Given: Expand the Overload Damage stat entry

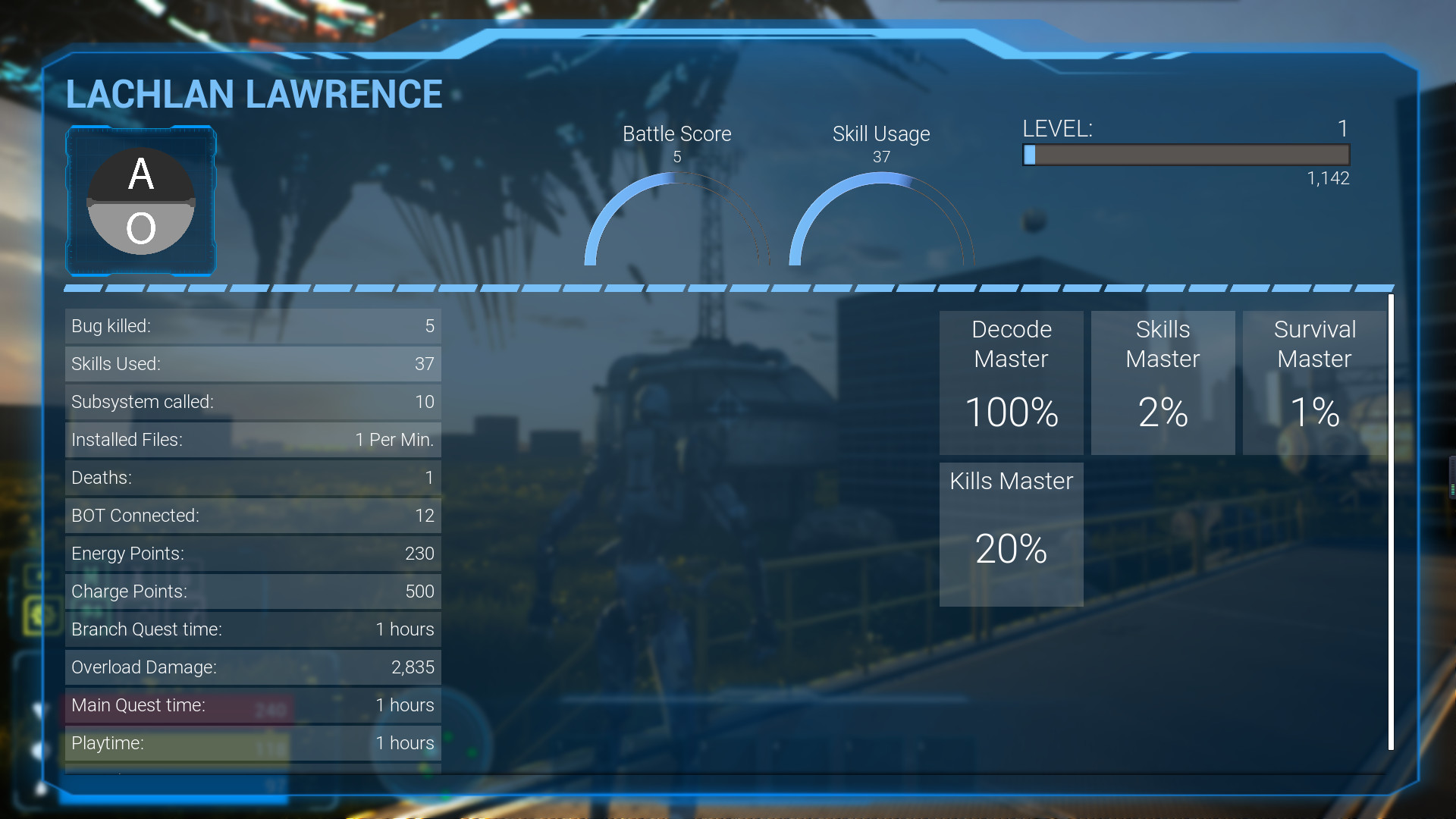Looking at the screenshot, I should (x=253, y=667).
